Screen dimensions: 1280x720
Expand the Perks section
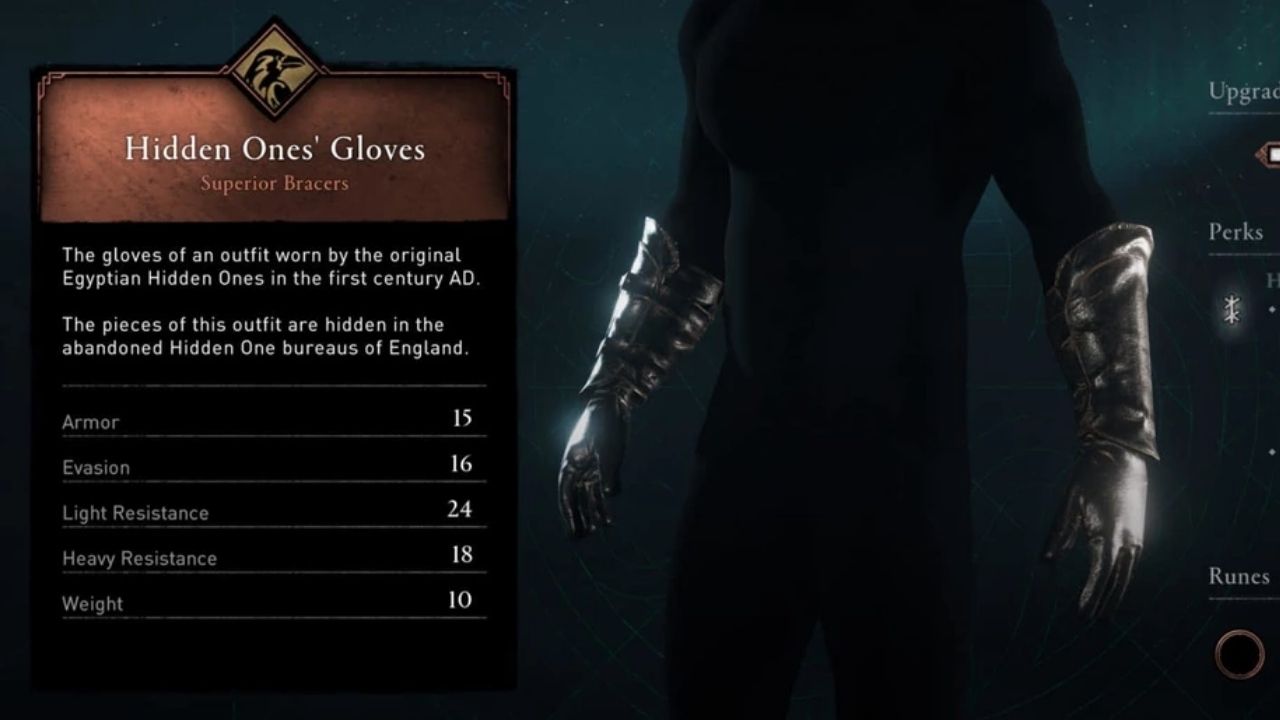tap(1234, 233)
